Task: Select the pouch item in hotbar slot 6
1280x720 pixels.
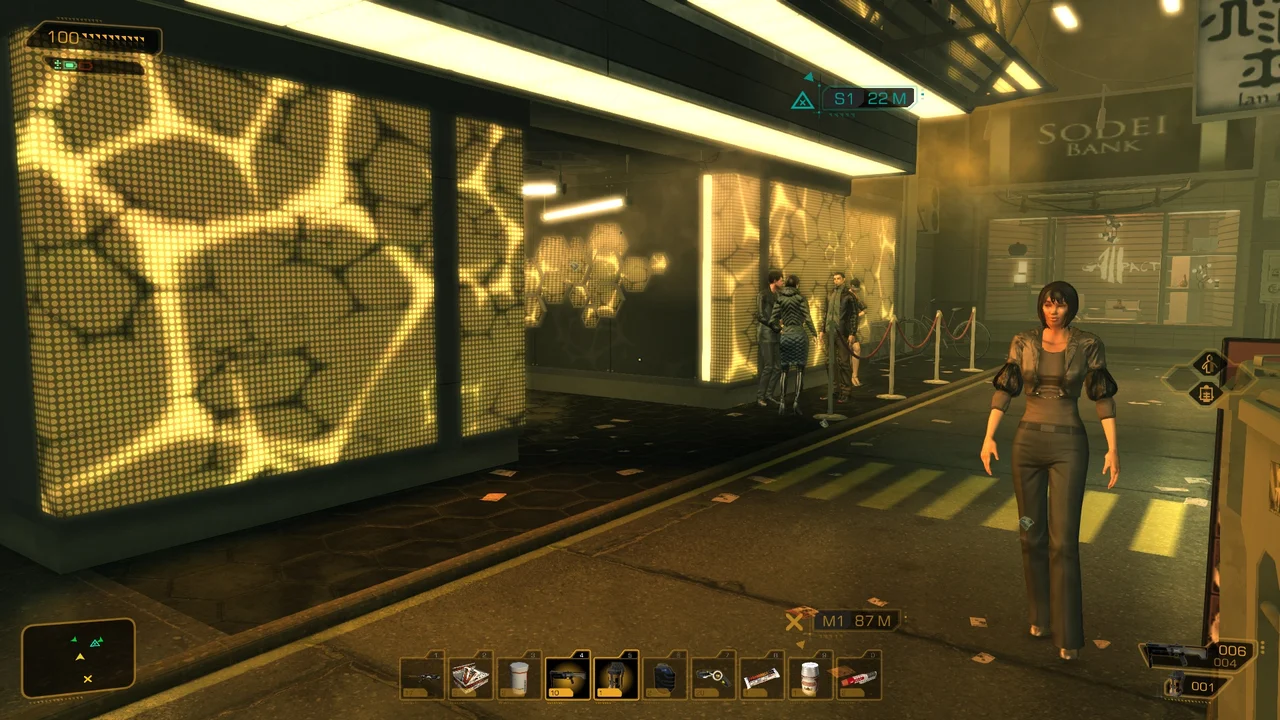Action: tap(664, 676)
